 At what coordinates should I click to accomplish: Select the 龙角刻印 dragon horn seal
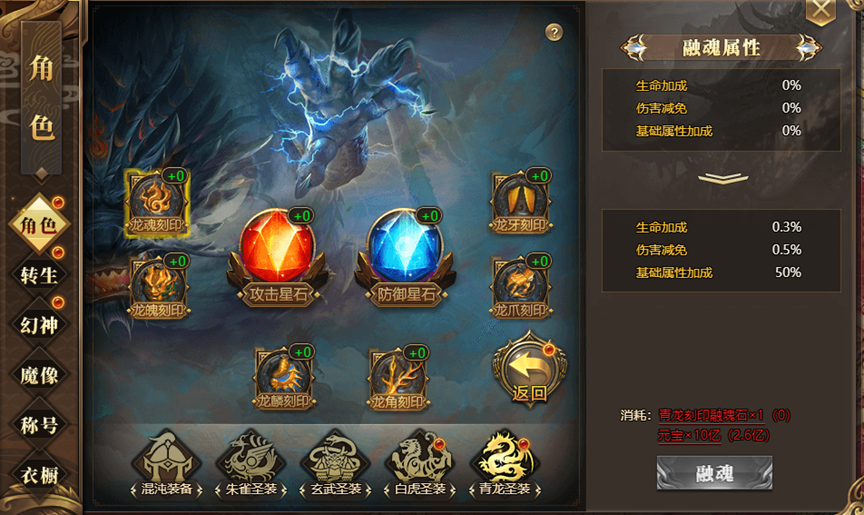coord(398,376)
